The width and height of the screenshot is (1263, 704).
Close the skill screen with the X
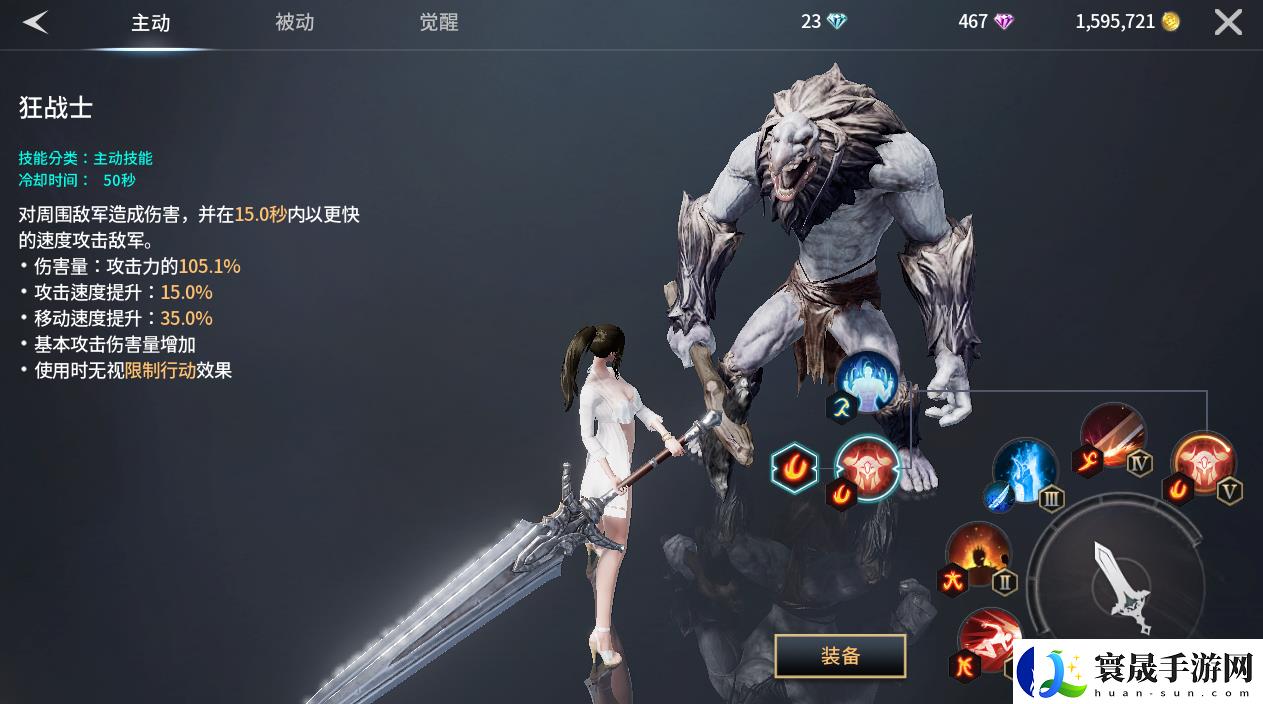1228,22
